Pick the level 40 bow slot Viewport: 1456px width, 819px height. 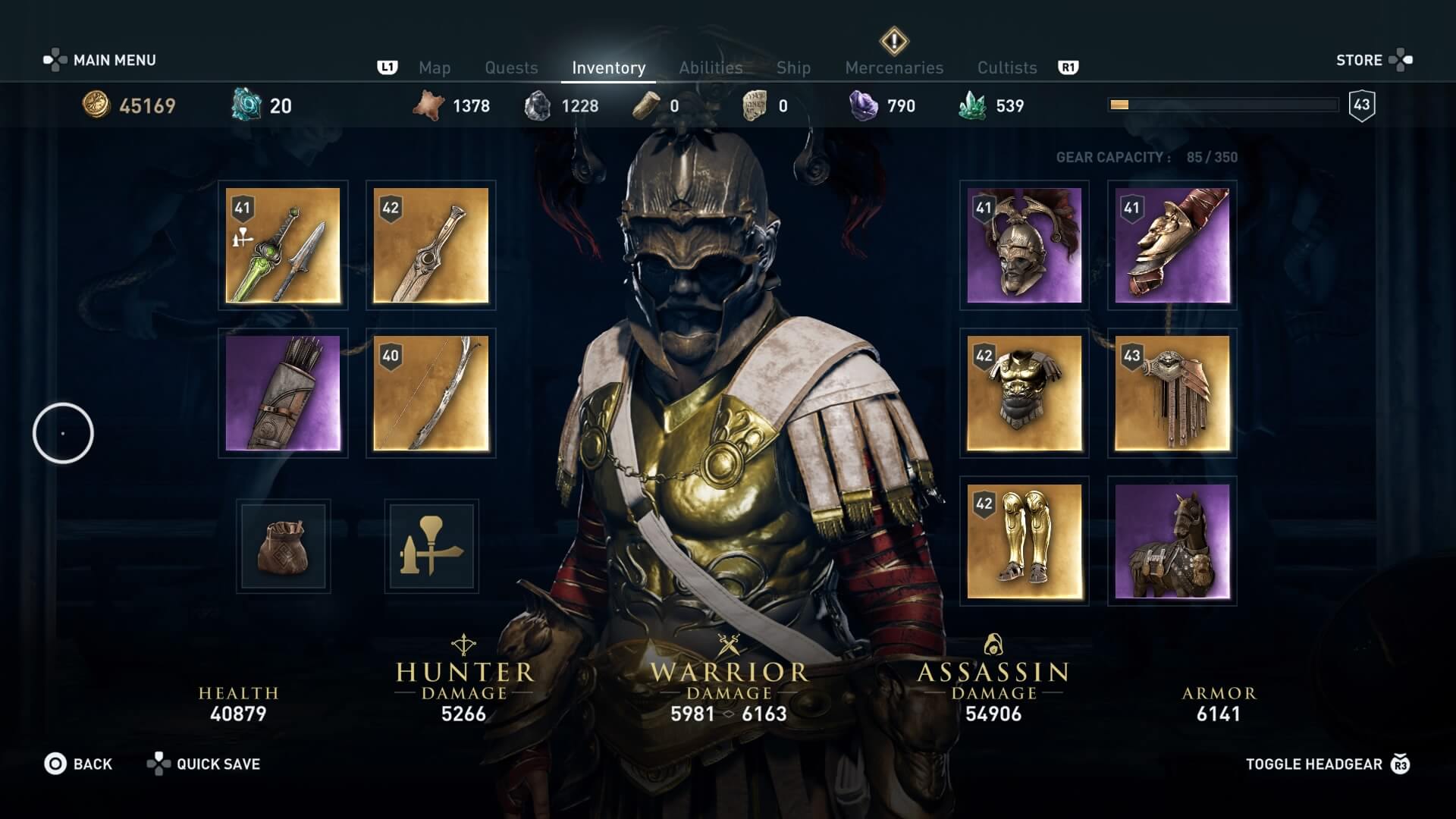pos(431,393)
